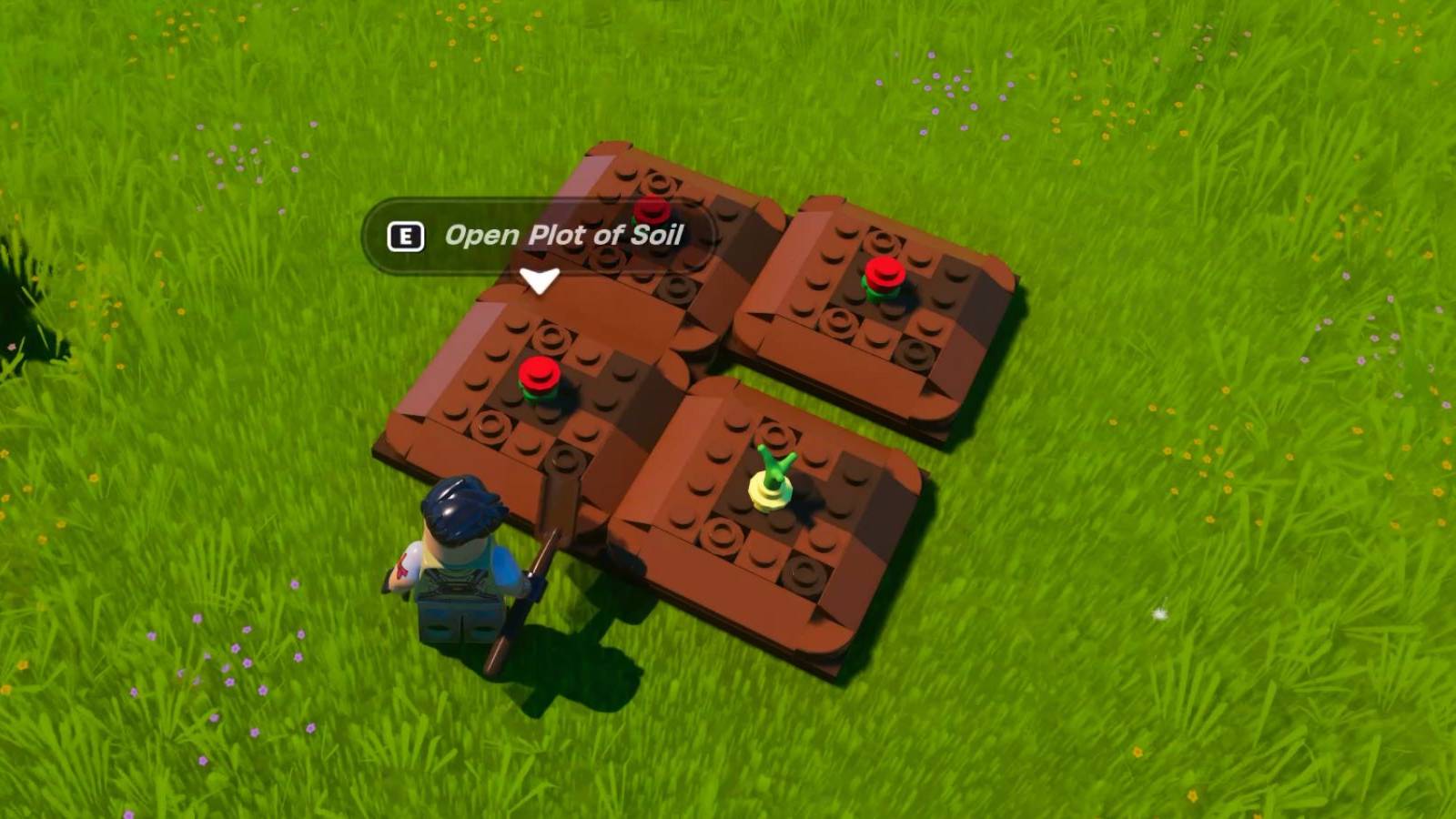Click the E key prompt icon
Image resolution: width=1456 pixels, height=819 pixels.
[404, 237]
